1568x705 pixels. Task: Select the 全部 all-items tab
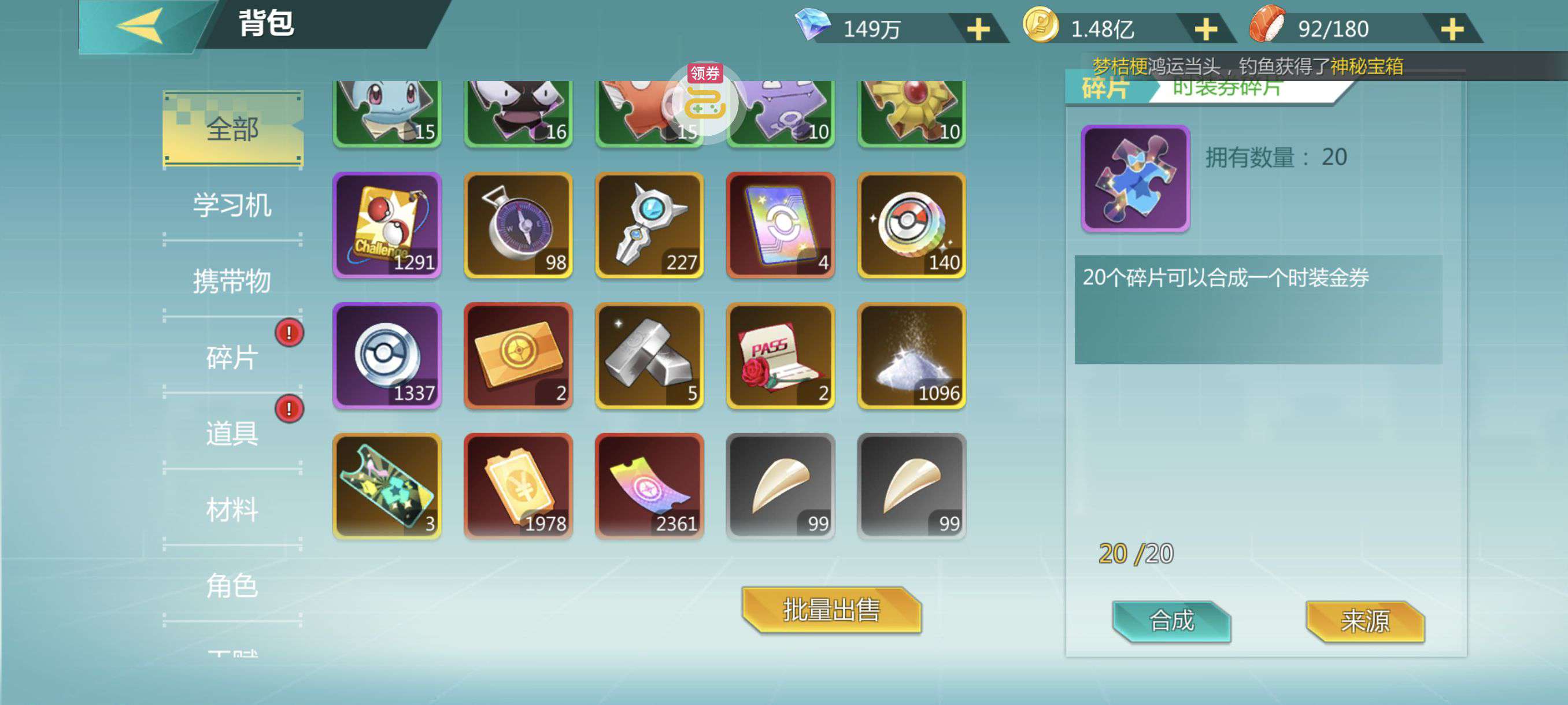pyautogui.click(x=232, y=129)
